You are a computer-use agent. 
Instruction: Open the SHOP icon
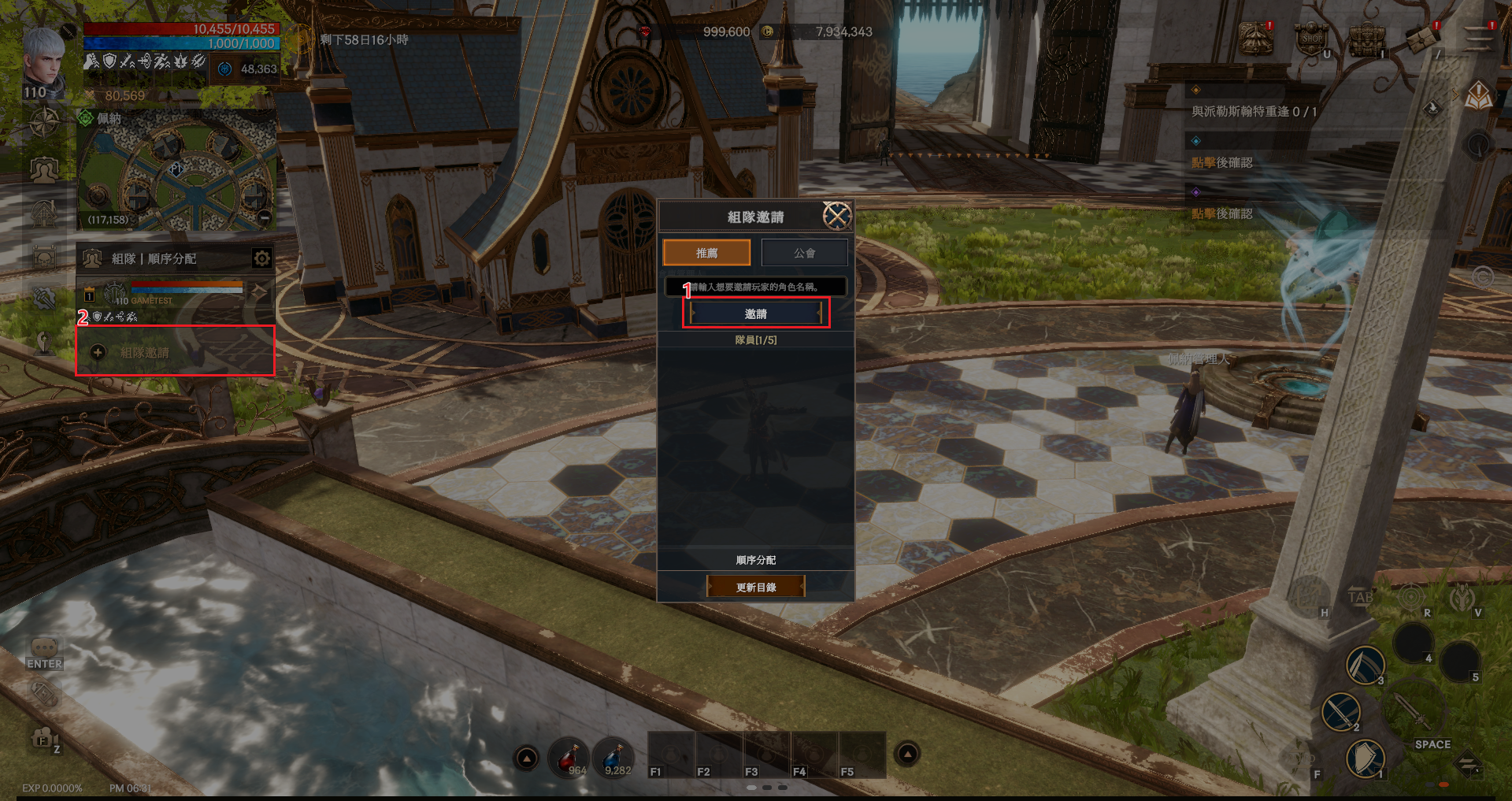1311,39
